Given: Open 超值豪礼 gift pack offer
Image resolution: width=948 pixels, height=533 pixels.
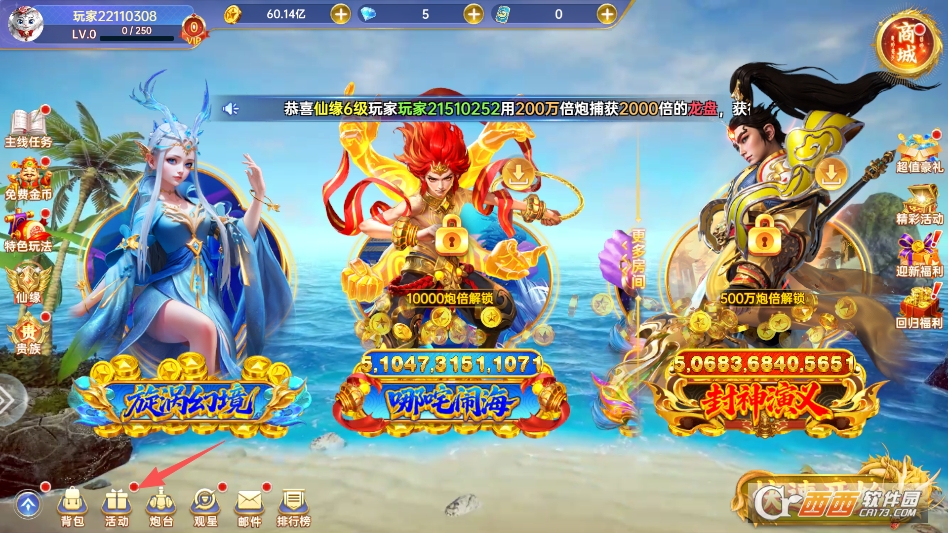Looking at the screenshot, I should [919, 153].
